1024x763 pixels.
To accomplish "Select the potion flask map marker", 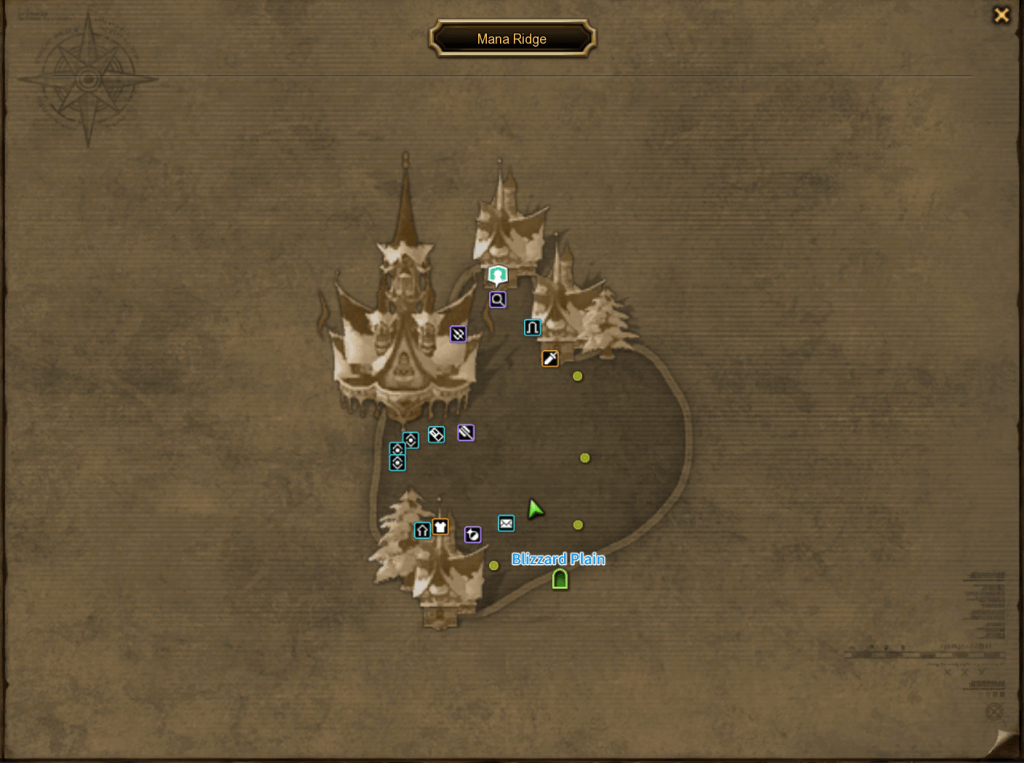I will point(473,535).
